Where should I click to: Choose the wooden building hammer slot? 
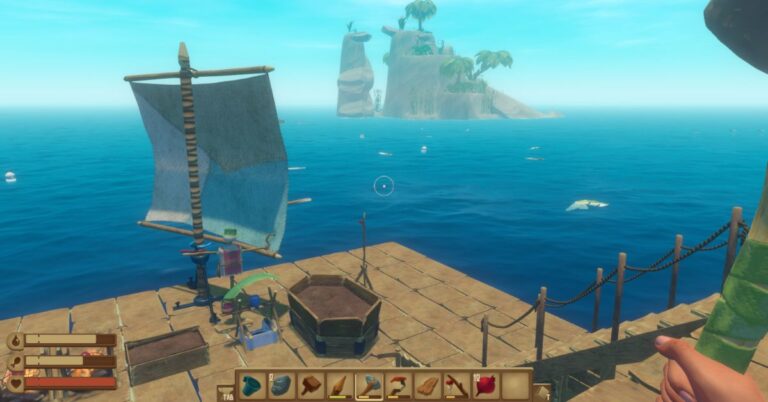[x=310, y=385]
